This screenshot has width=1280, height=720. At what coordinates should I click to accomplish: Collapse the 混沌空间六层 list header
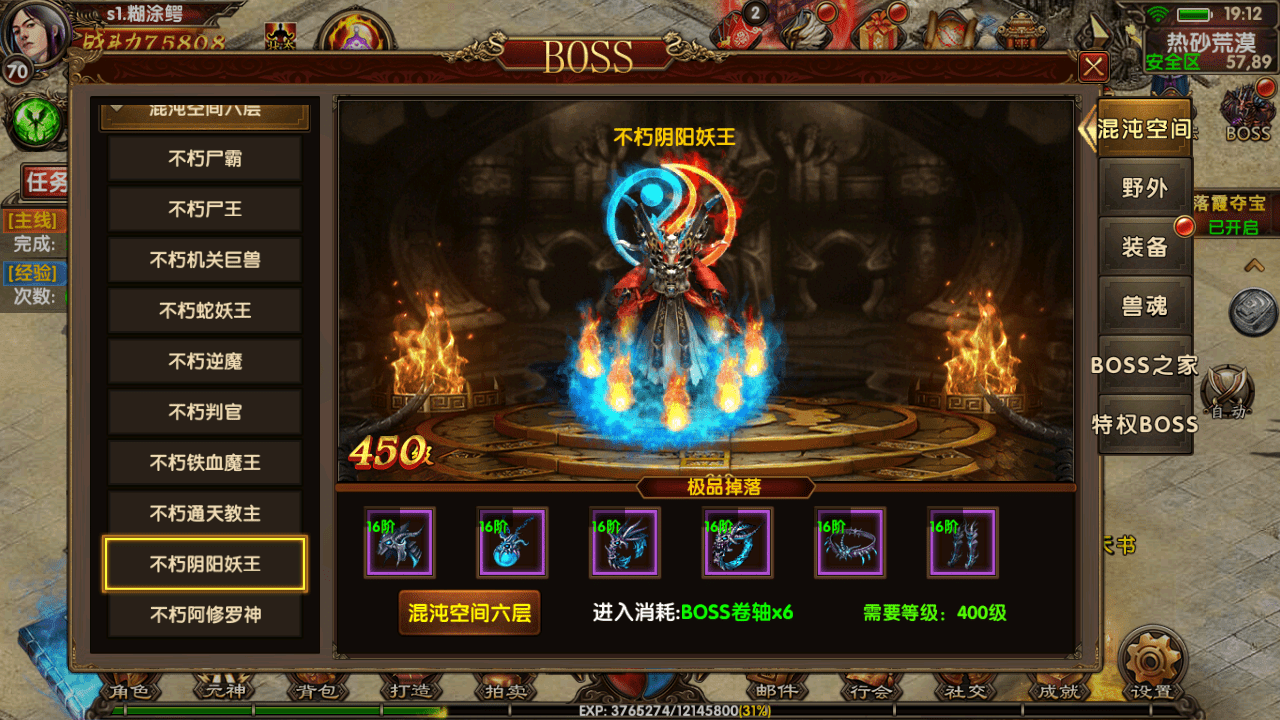point(205,112)
